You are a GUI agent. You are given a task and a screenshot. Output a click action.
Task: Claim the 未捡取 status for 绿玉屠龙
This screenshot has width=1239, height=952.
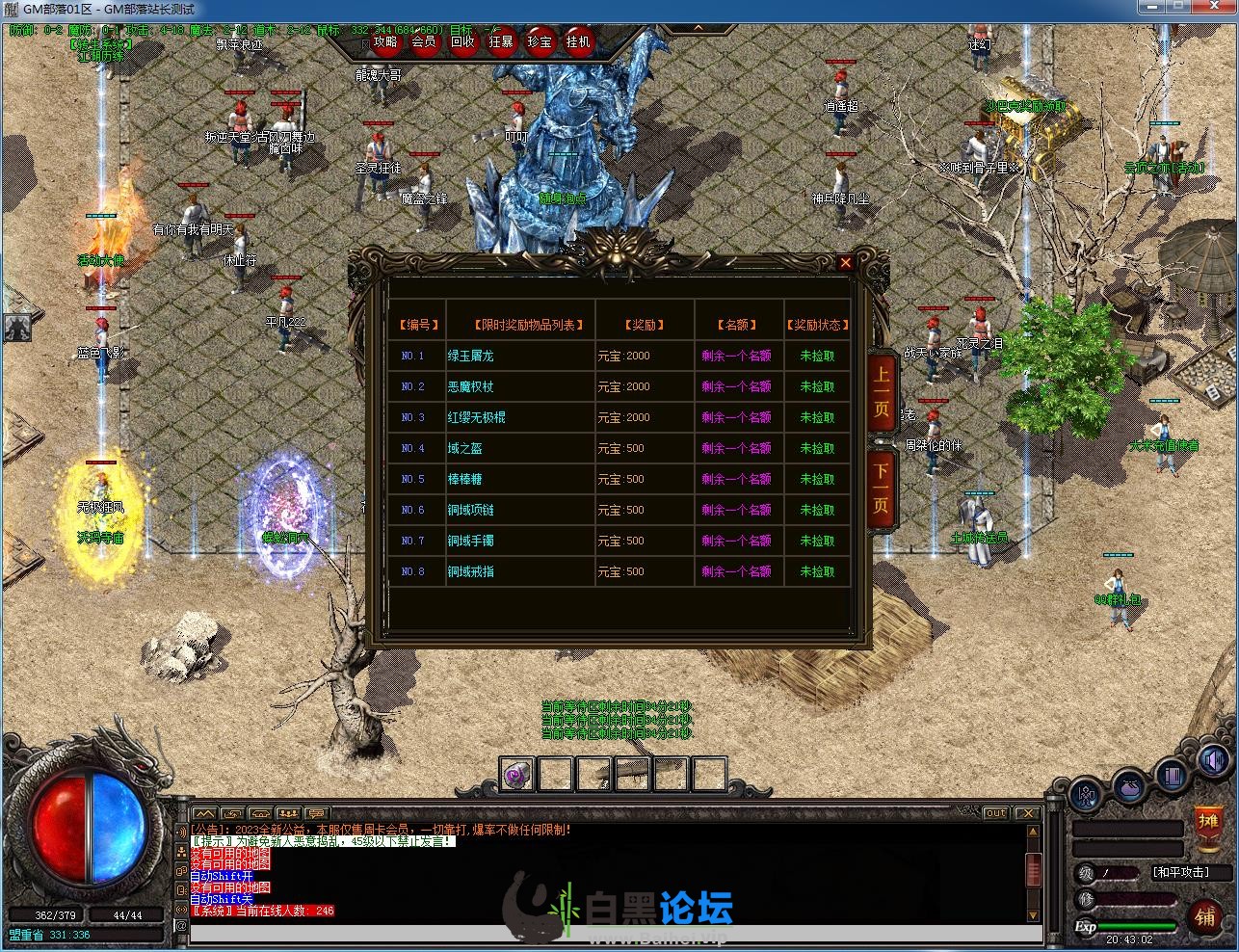click(x=817, y=356)
